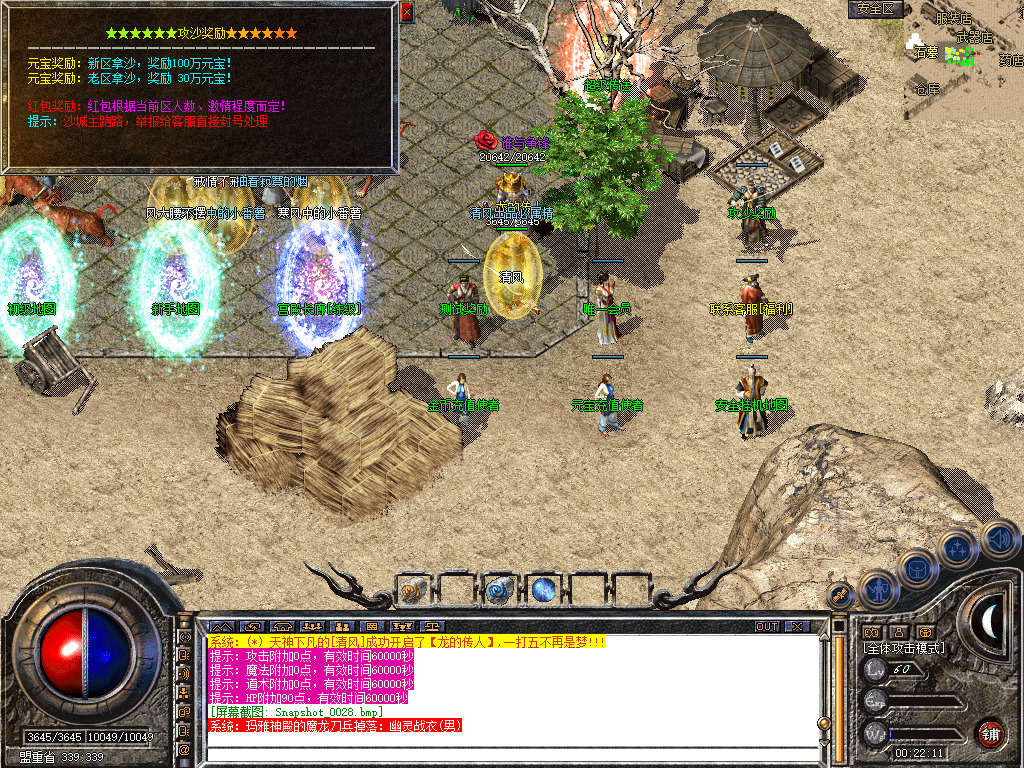Screen dimensions: 1024x768
Task: Close the siege reward notice panel
Action: [x=406, y=13]
